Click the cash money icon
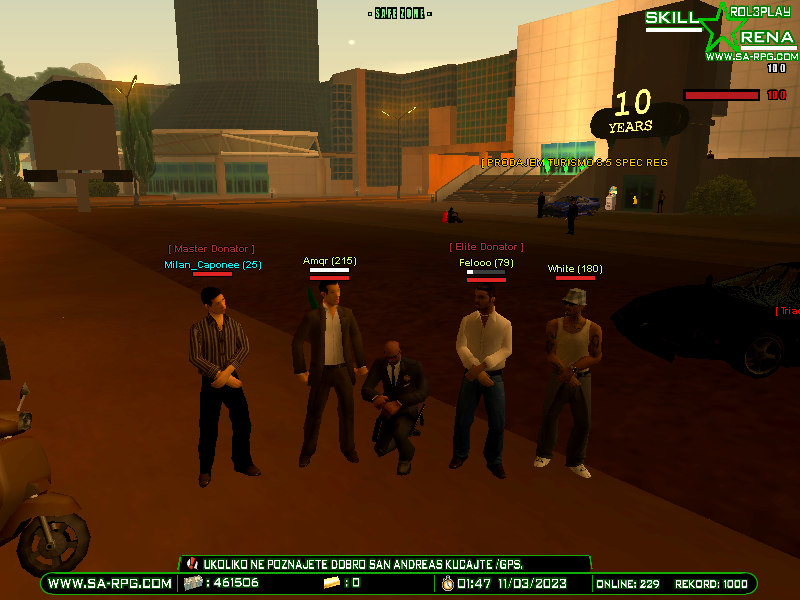Image resolution: width=800 pixels, height=600 pixels. (192, 583)
